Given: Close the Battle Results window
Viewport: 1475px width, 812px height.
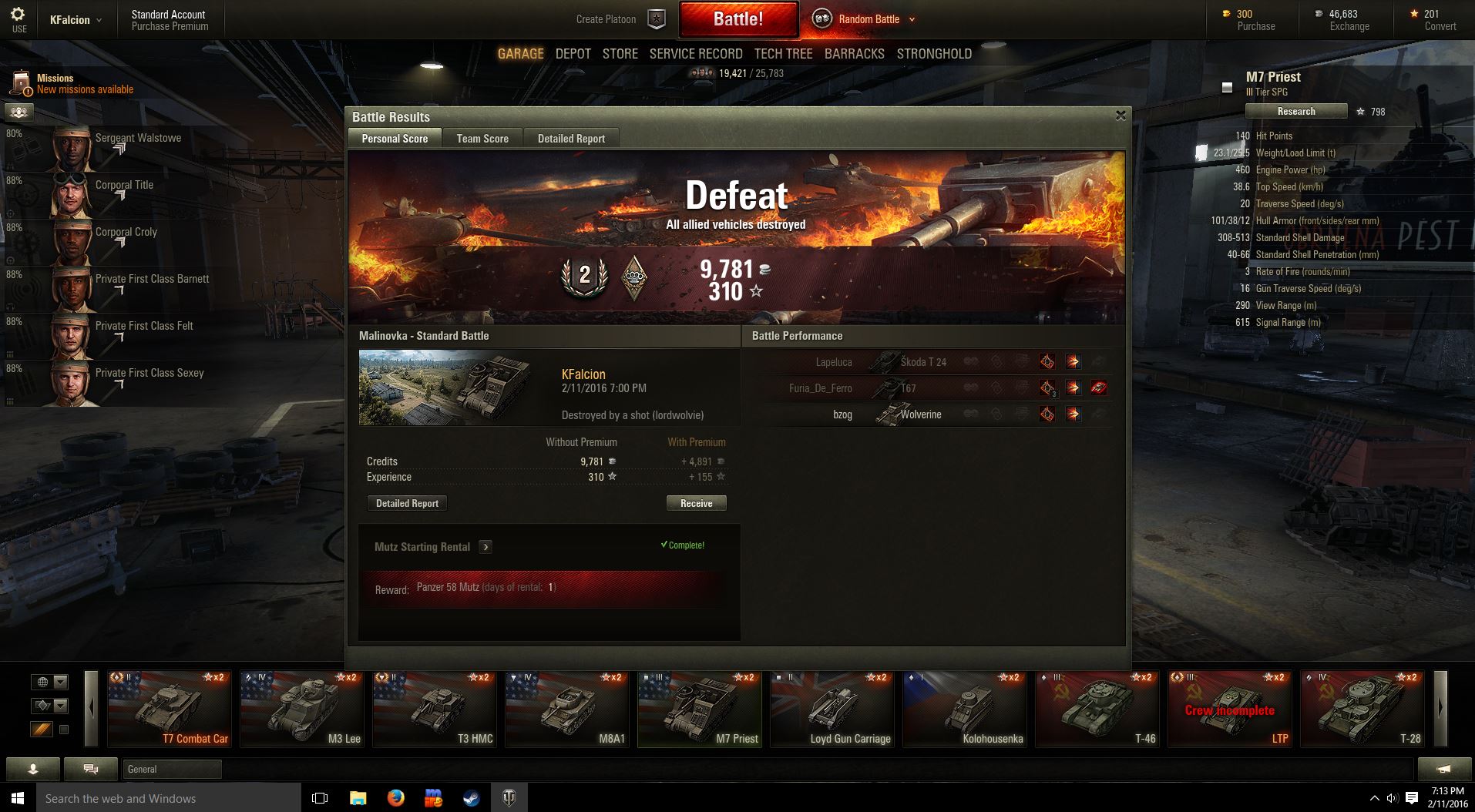Looking at the screenshot, I should [1121, 116].
